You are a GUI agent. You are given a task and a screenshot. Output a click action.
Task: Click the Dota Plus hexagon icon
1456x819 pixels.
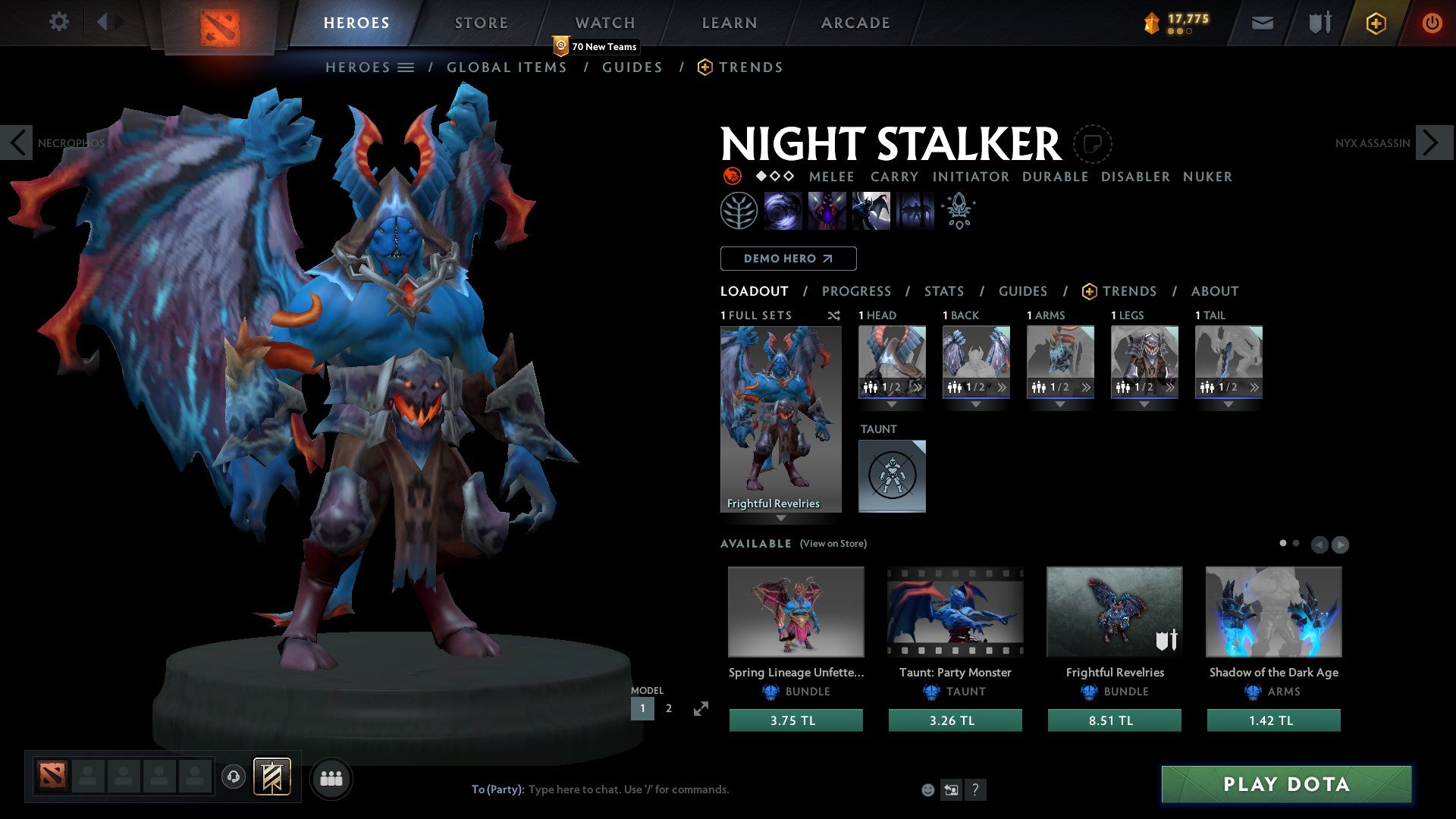1375,23
